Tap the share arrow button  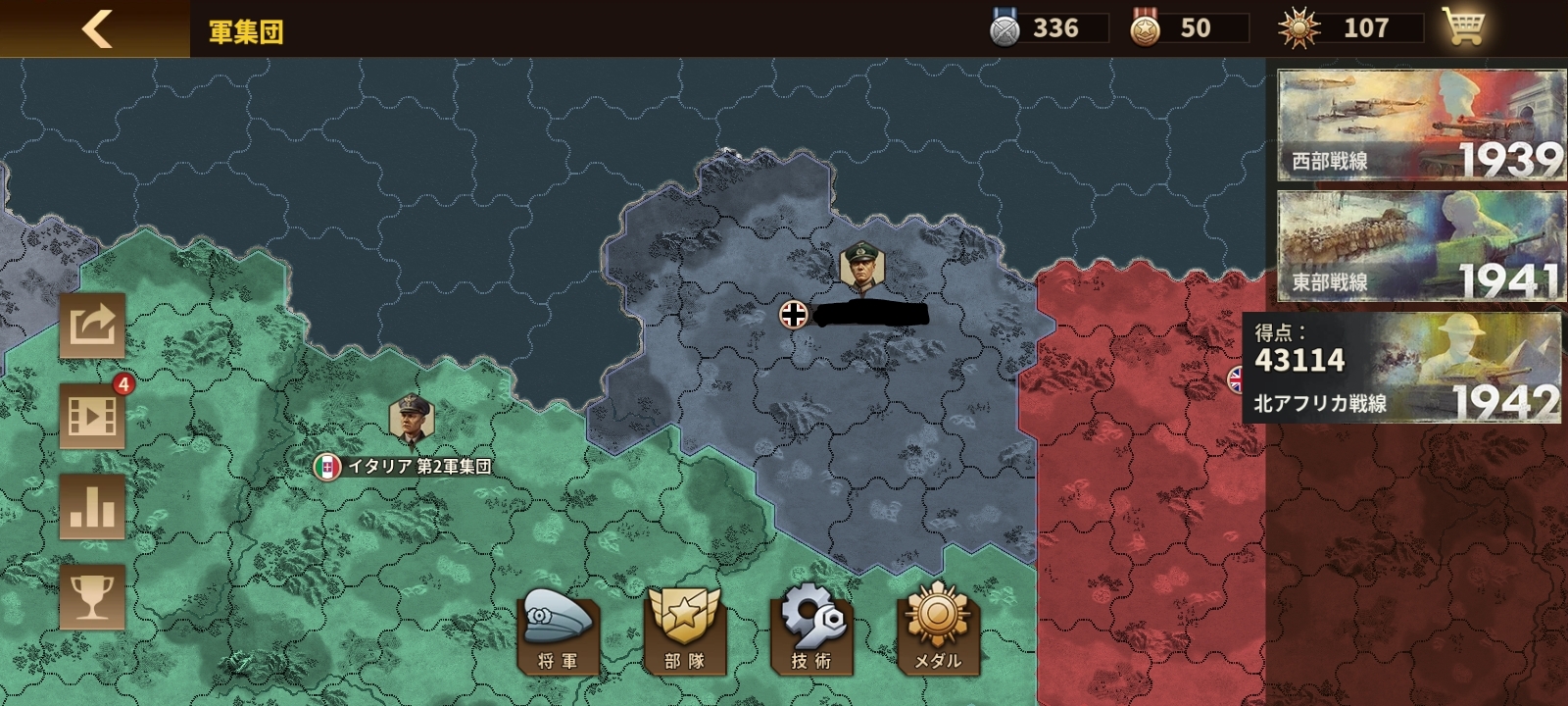tap(92, 326)
